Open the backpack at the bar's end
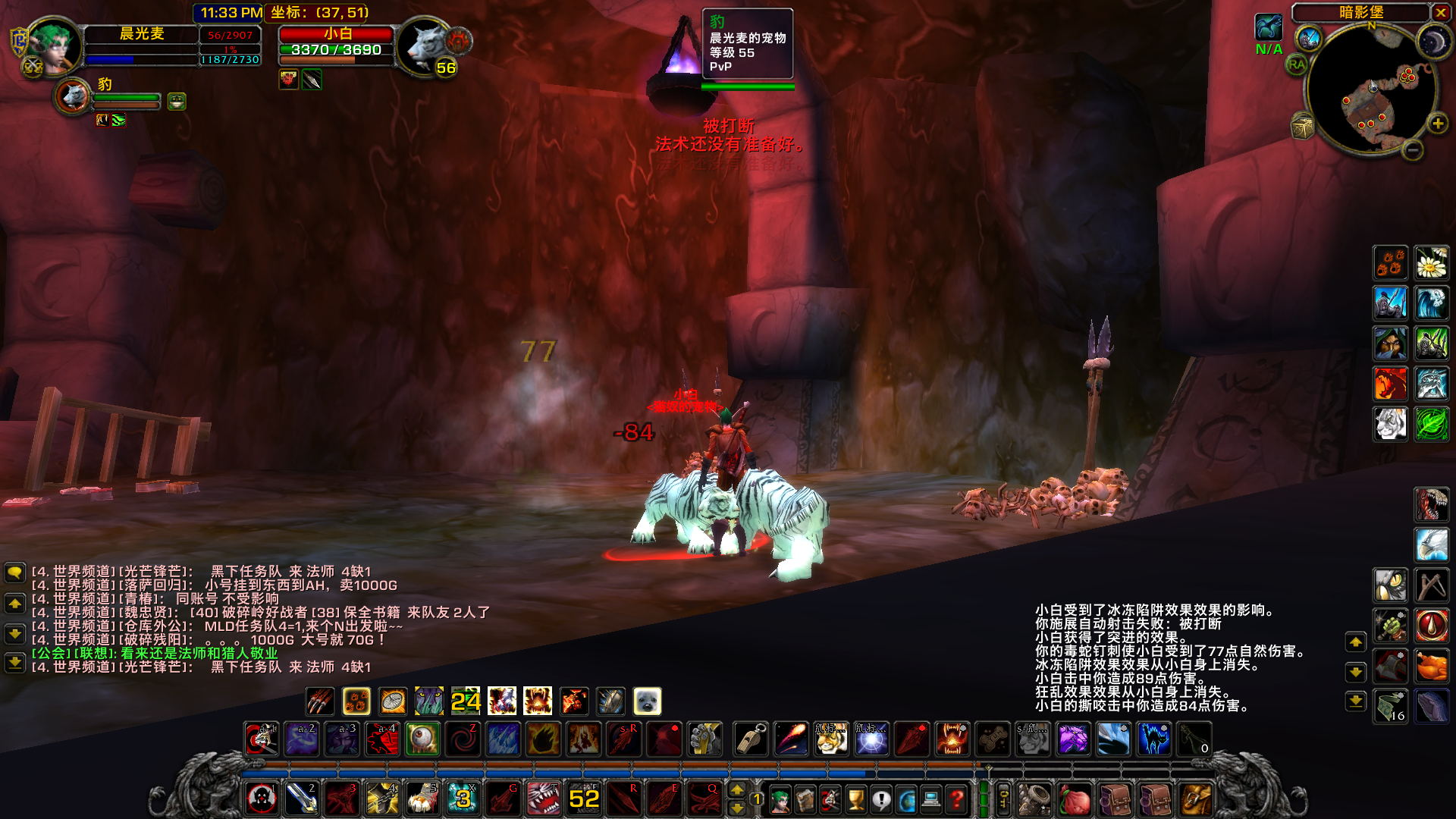Screen dimensions: 1456x819 point(1197,799)
